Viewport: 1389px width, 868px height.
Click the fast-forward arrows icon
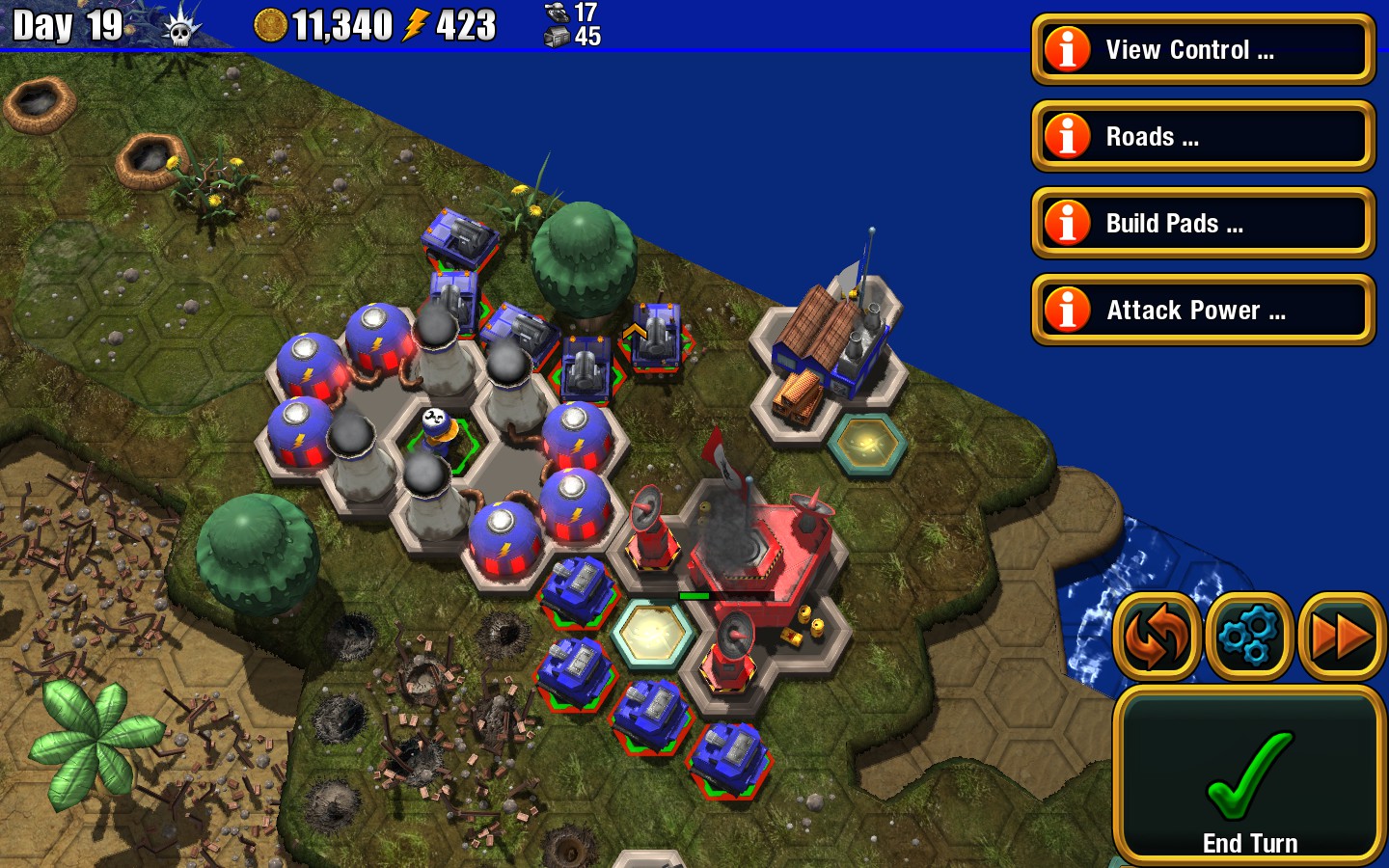(x=1342, y=635)
